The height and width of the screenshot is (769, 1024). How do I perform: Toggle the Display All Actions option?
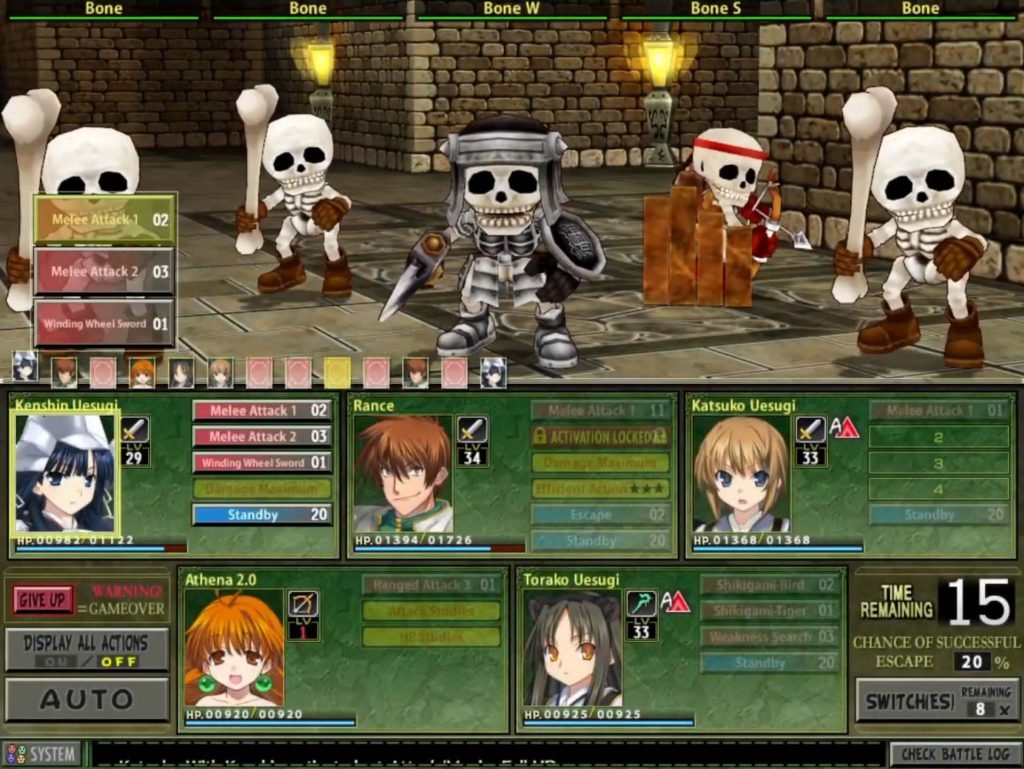coord(86,650)
